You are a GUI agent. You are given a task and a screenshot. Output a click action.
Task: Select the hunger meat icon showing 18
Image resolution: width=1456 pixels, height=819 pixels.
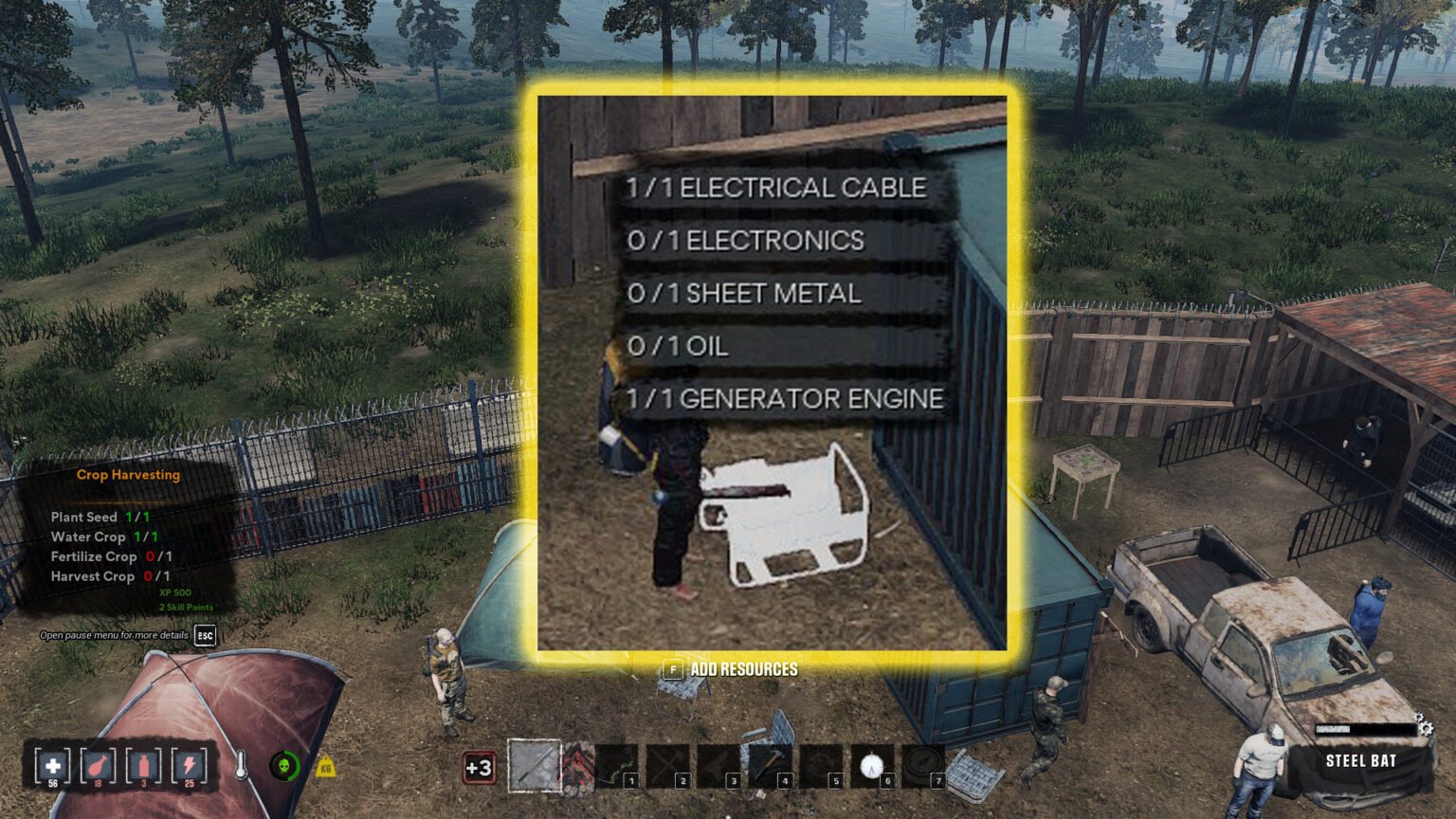98,766
